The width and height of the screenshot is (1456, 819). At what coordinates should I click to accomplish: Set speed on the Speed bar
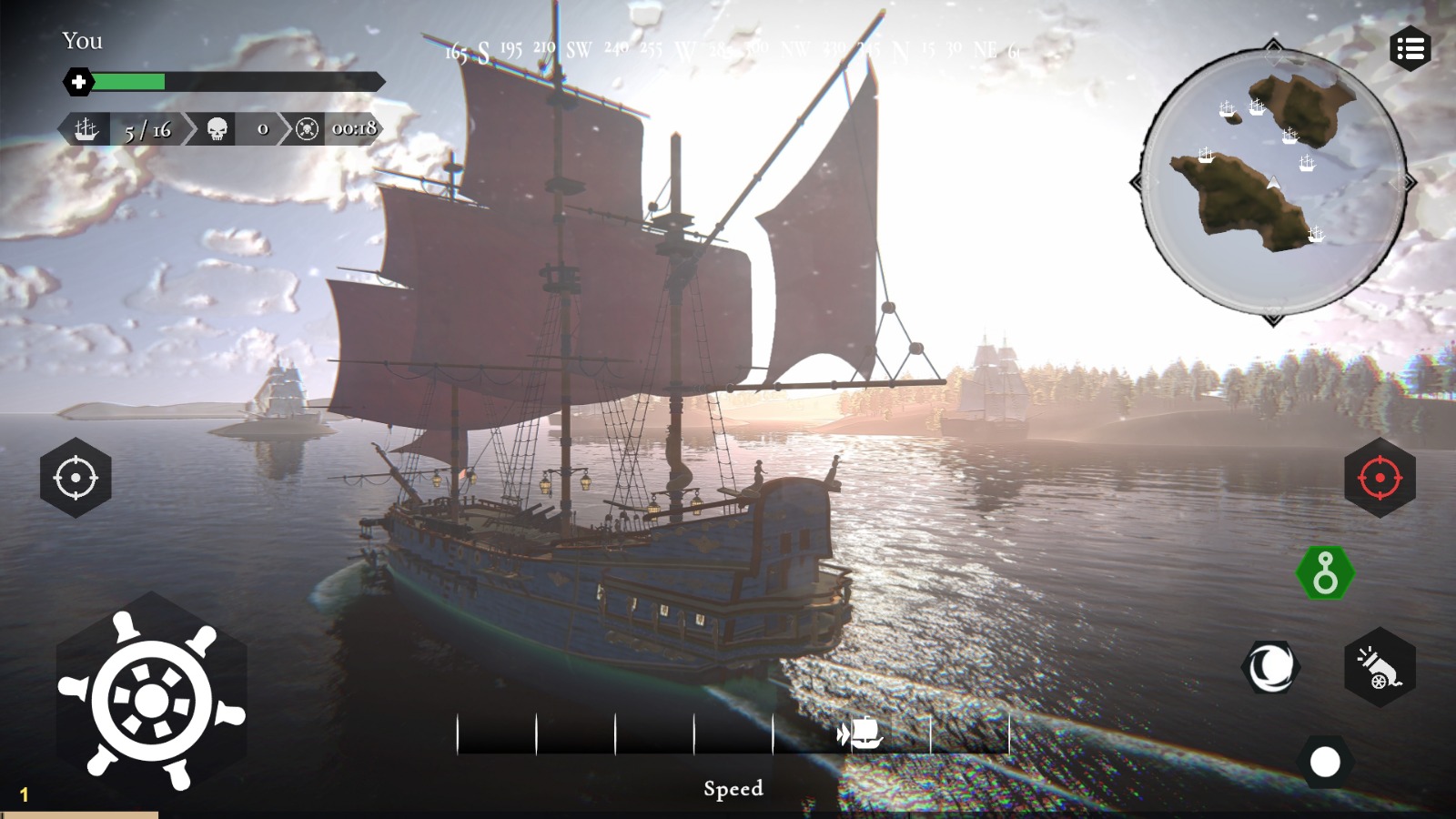click(x=733, y=733)
